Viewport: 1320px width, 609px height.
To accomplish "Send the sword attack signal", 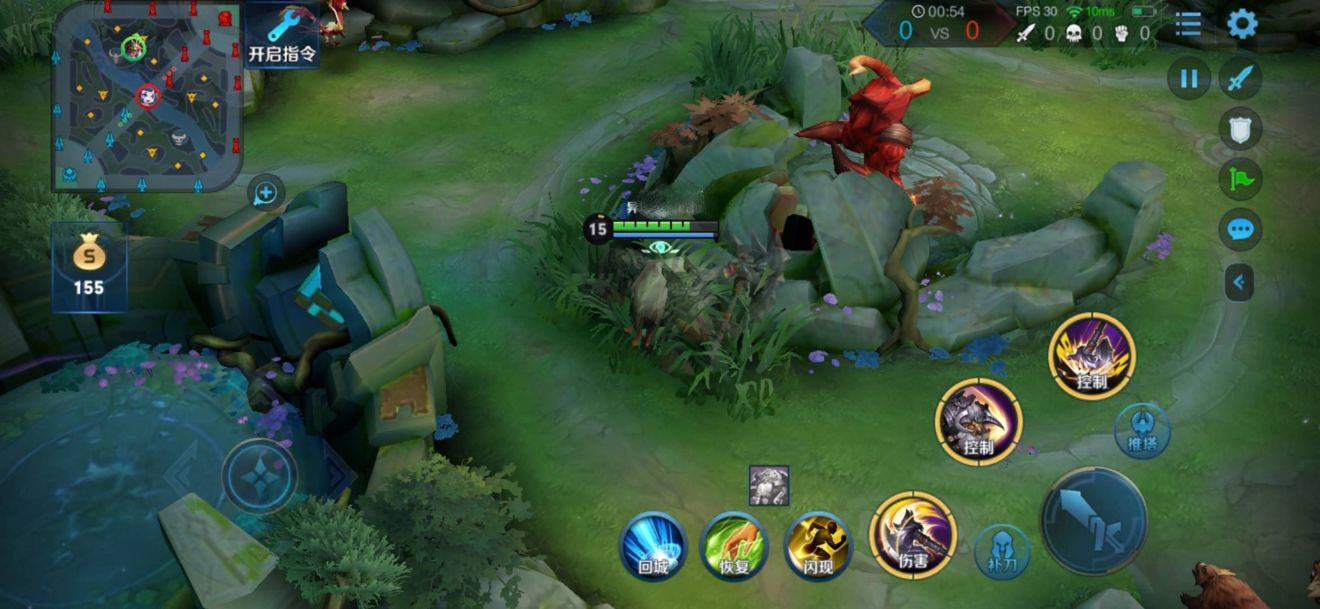I will [x=1240, y=78].
